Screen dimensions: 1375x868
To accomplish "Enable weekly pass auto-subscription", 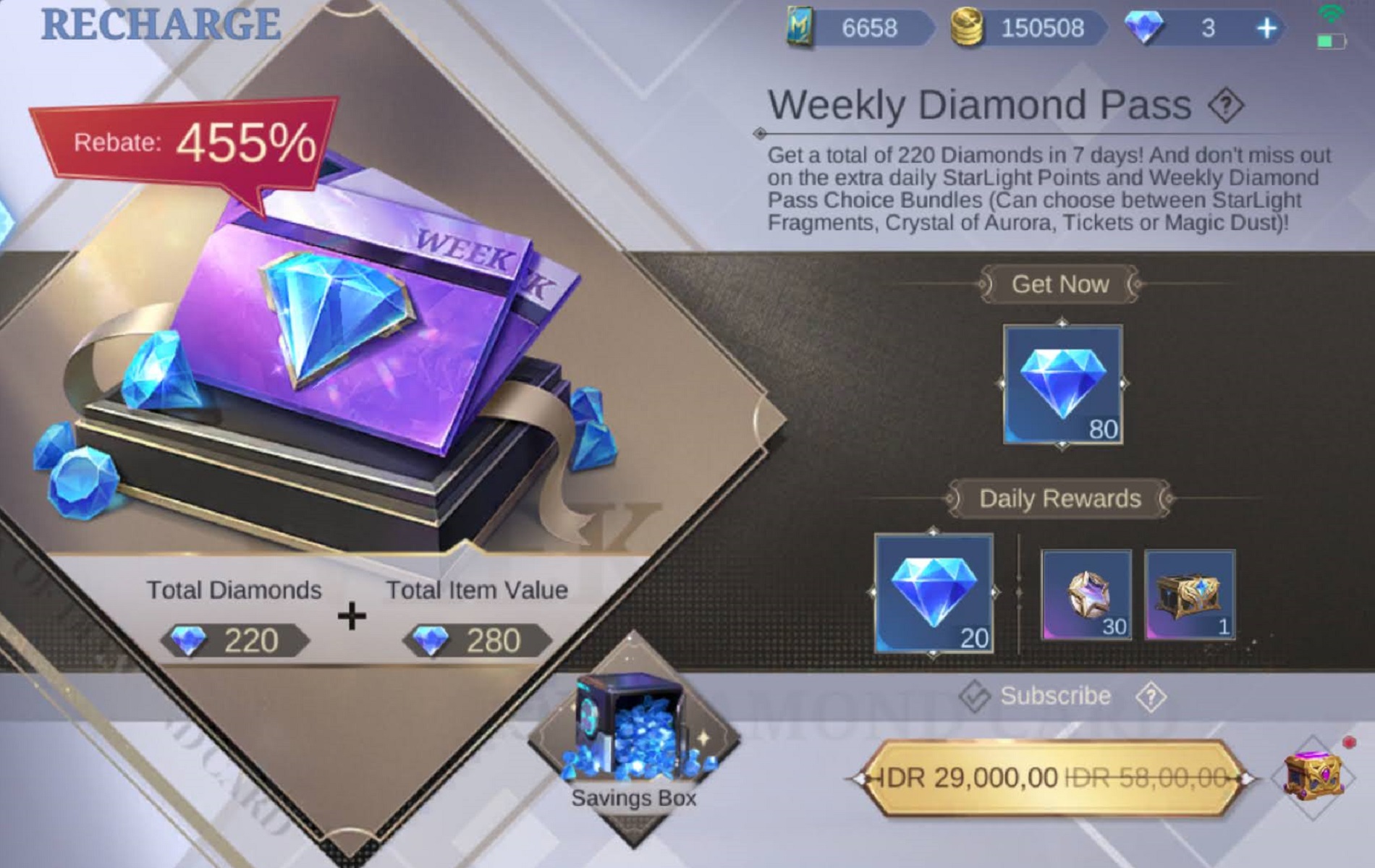I will pyautogui.click(x=976, y=695).
